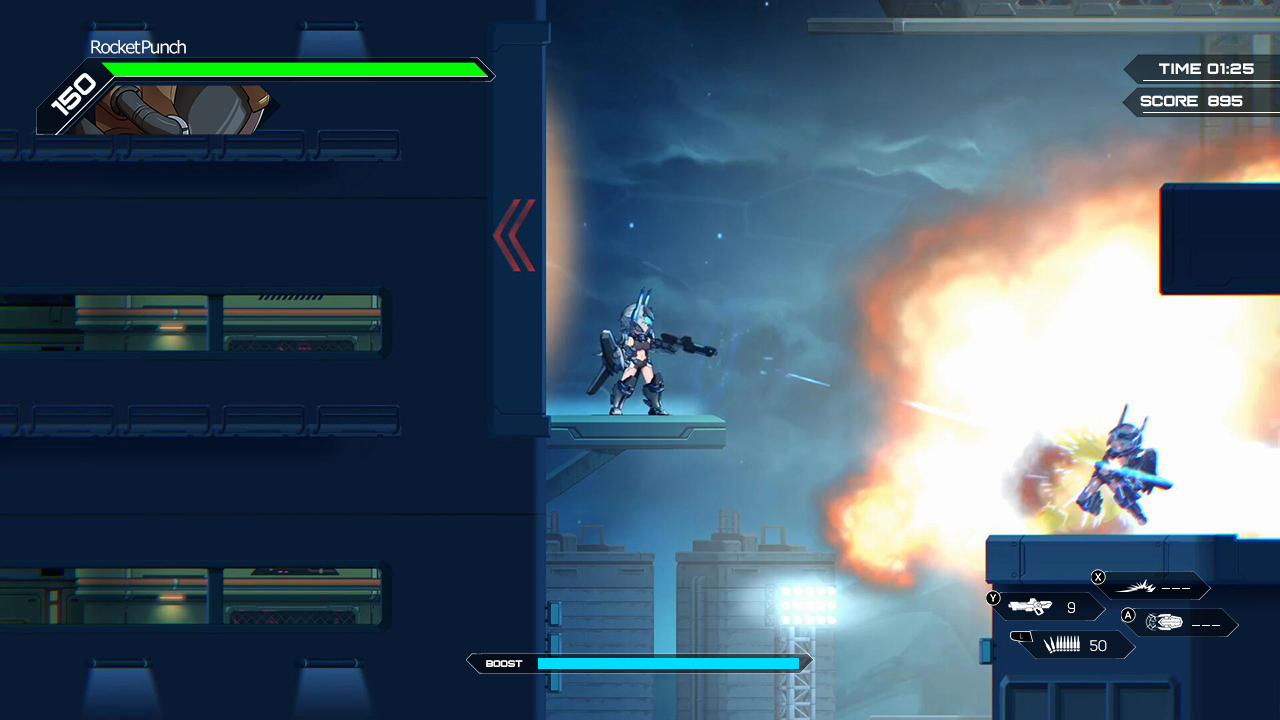This screenshot has width=1280, height=720.
Task: Click the green RocketPunch health bar
Action: (295, 70)
